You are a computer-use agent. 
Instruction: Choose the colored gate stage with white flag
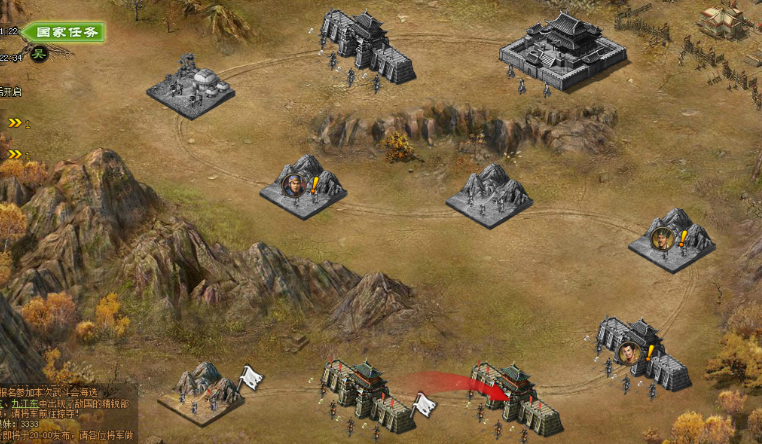367,394
